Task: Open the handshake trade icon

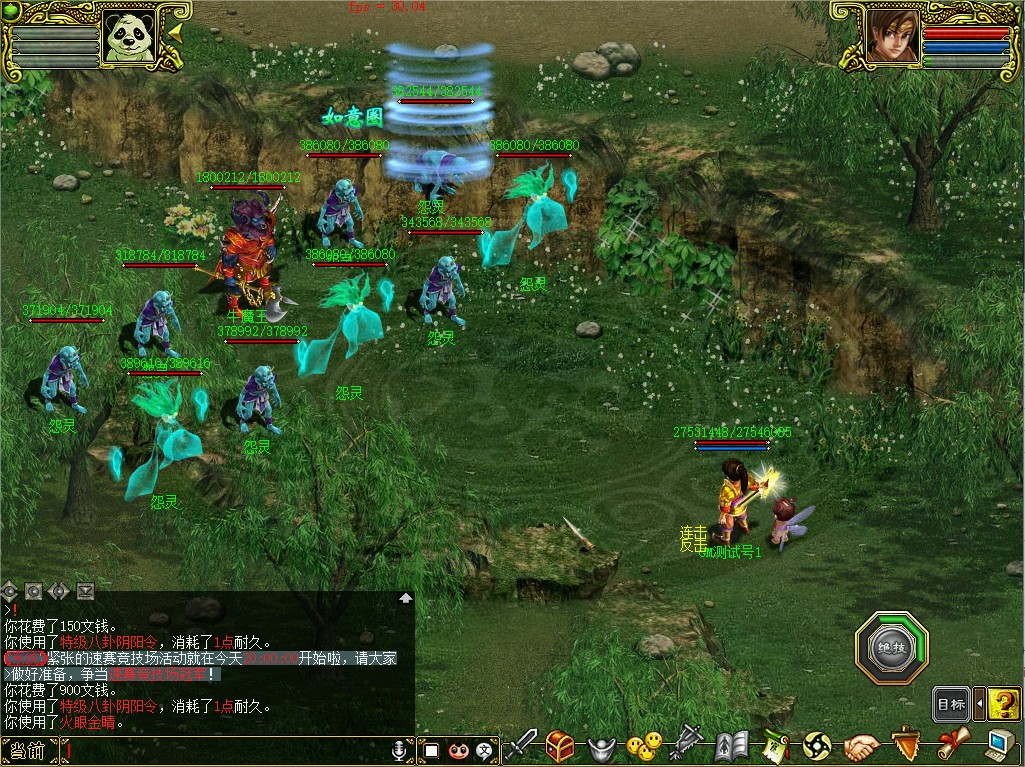Action: point(860,746)
